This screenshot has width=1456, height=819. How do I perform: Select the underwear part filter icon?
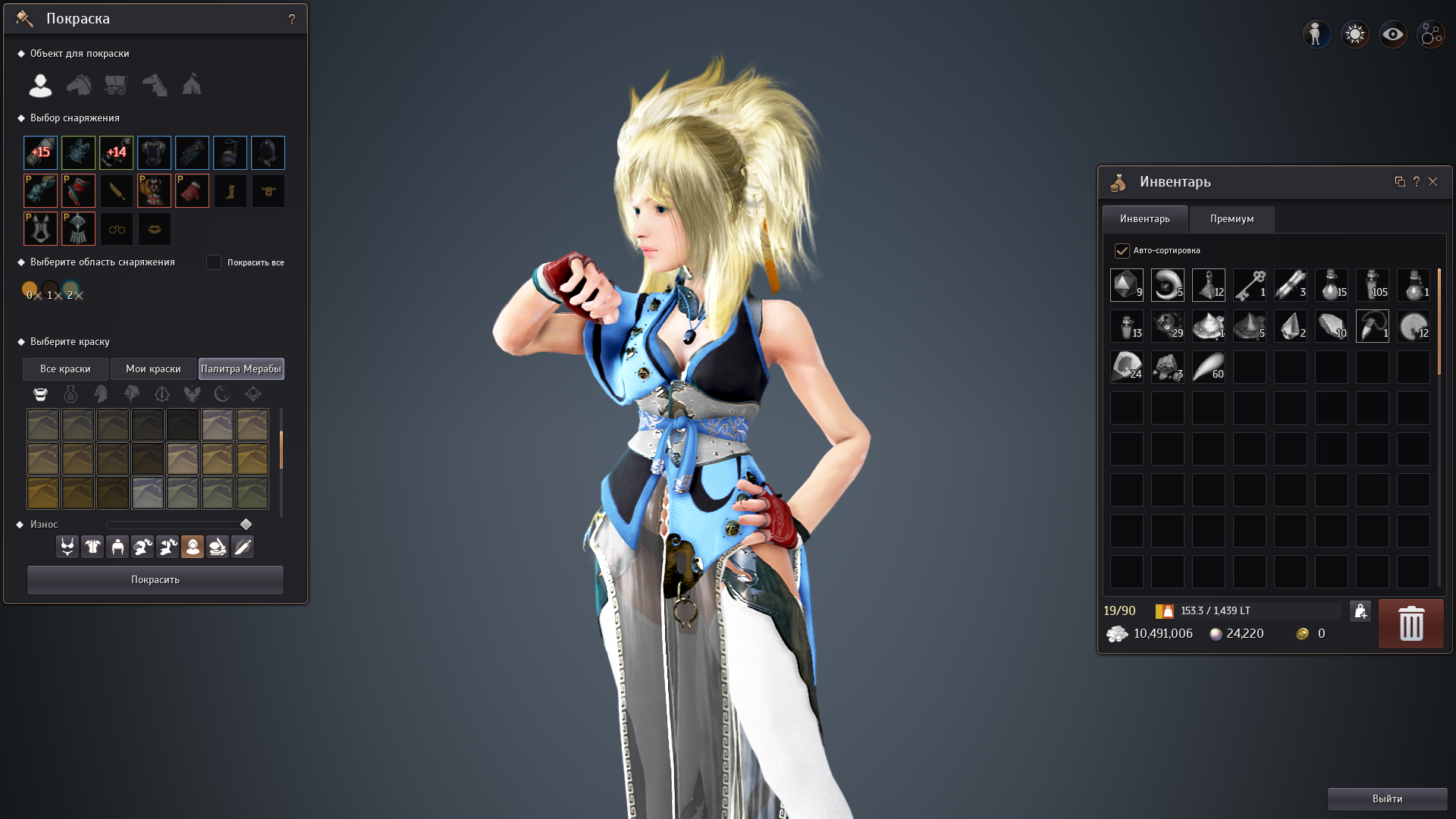(x=67, y=546)
